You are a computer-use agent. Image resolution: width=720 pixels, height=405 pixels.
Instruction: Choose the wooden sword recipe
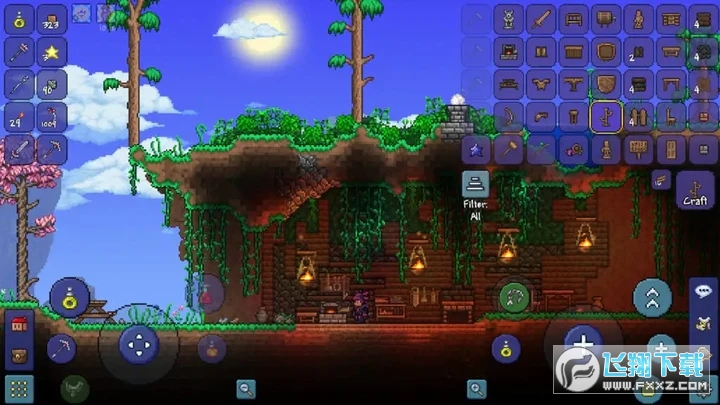click(x=540, y=19)
